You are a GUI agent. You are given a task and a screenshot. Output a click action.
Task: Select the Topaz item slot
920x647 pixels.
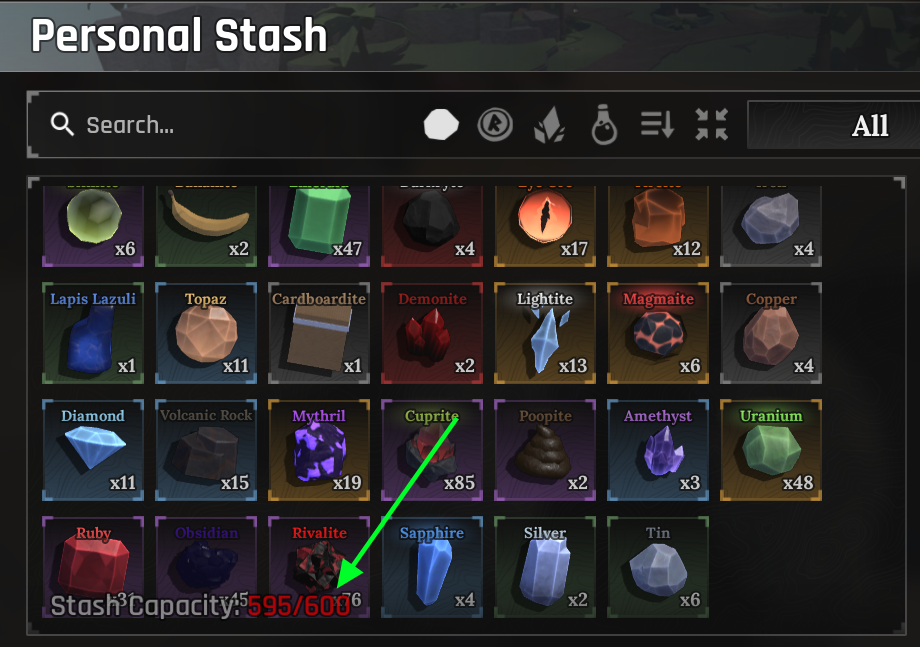click(206, 333)
